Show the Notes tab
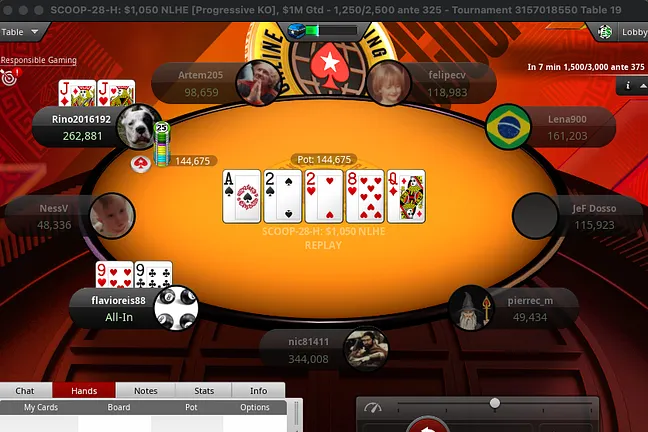The width and height of the screenshot is (648, 432). tap(145, 391)
